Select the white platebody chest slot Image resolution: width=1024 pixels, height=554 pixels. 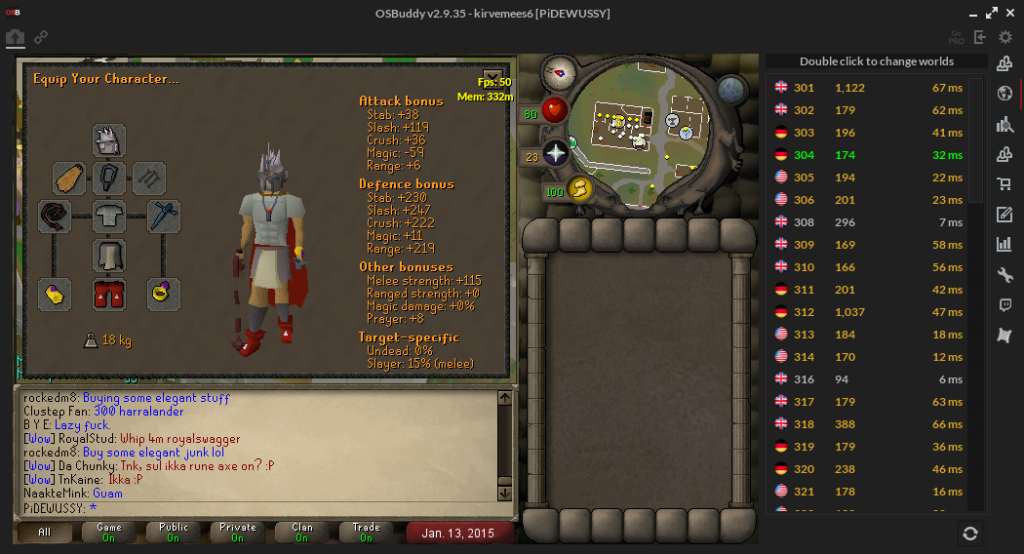109,217
